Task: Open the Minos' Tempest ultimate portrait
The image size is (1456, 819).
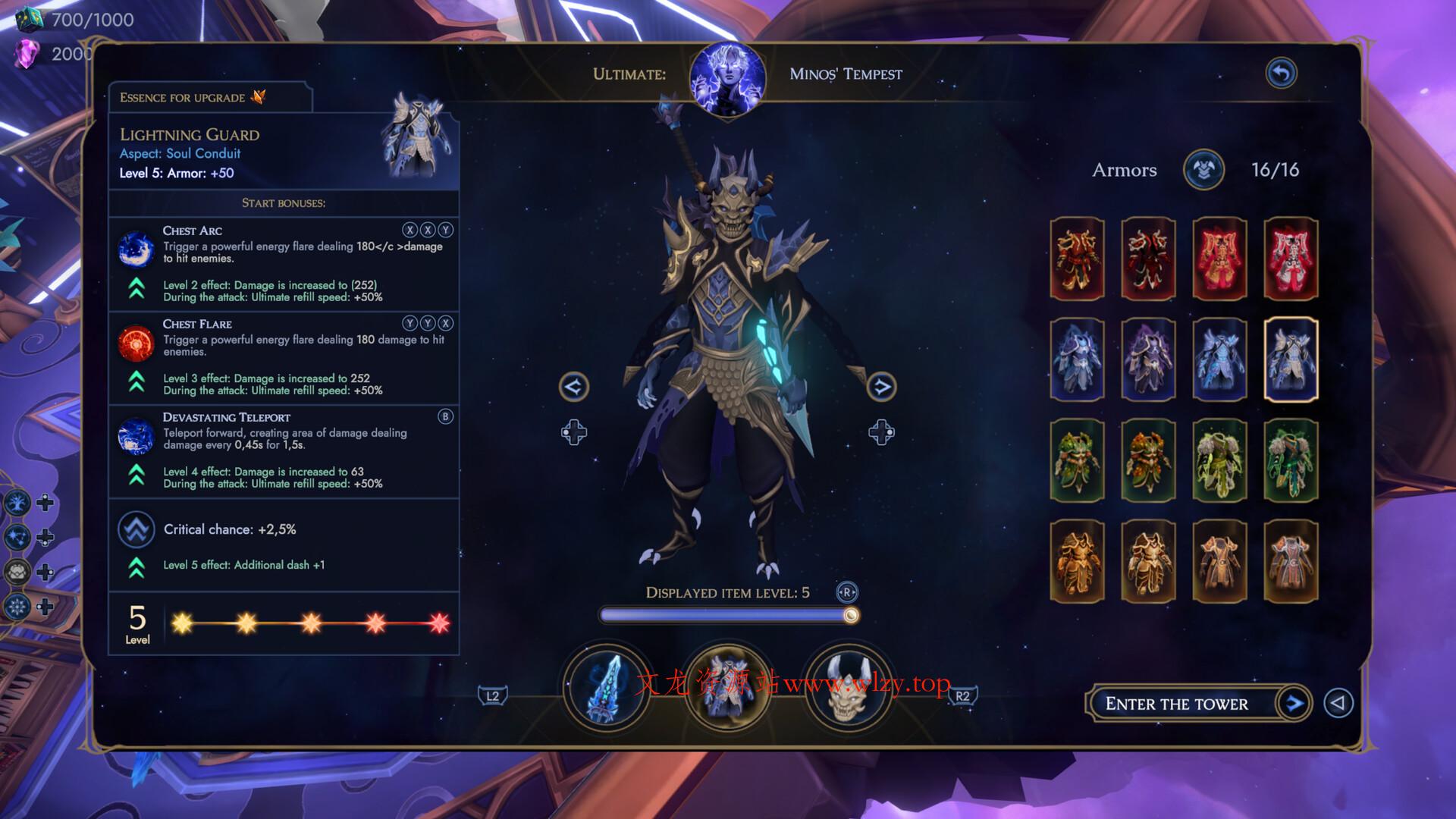Action: click(727, 80)
